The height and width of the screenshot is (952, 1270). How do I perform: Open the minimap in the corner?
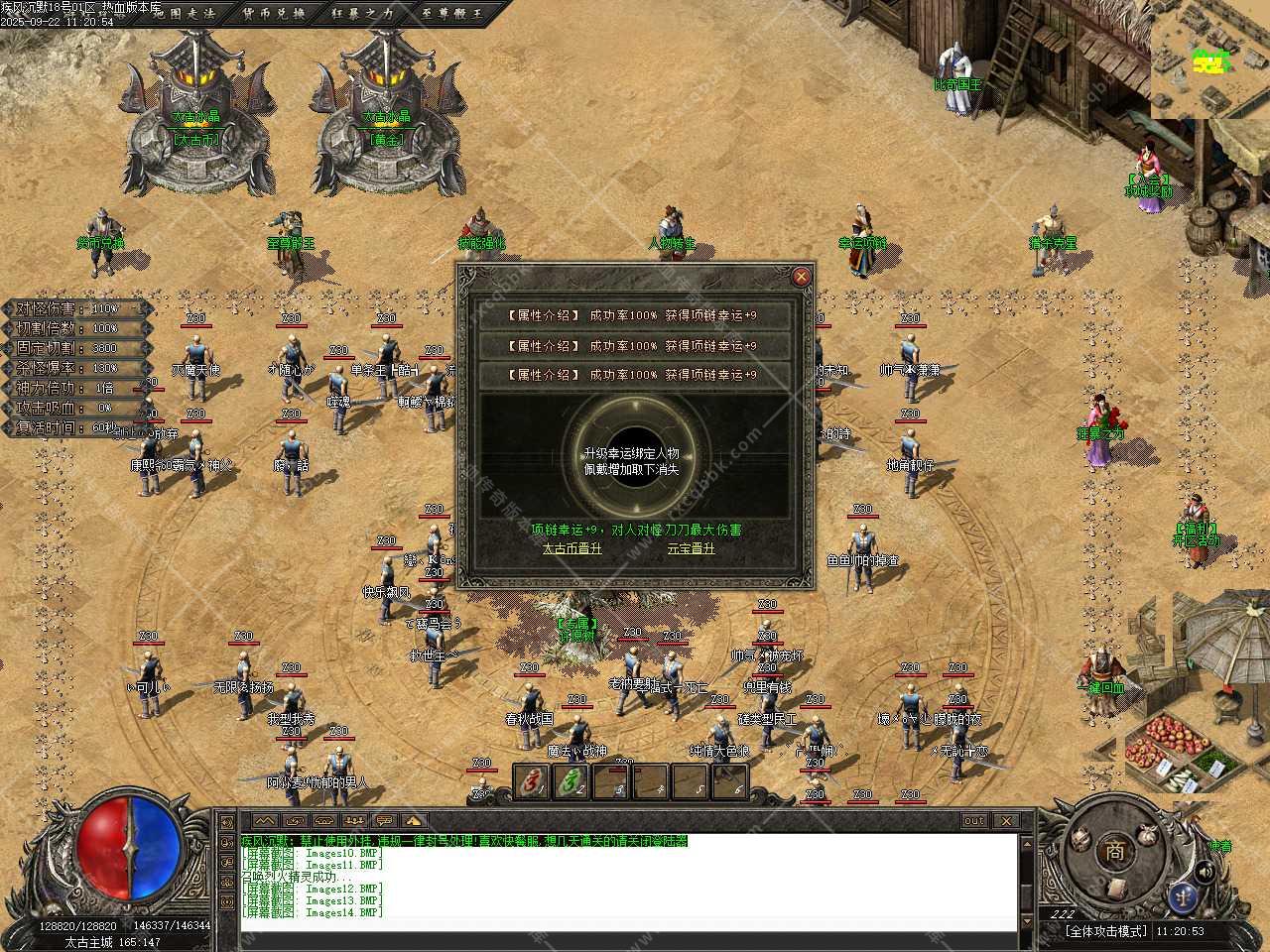(1209, 59)
